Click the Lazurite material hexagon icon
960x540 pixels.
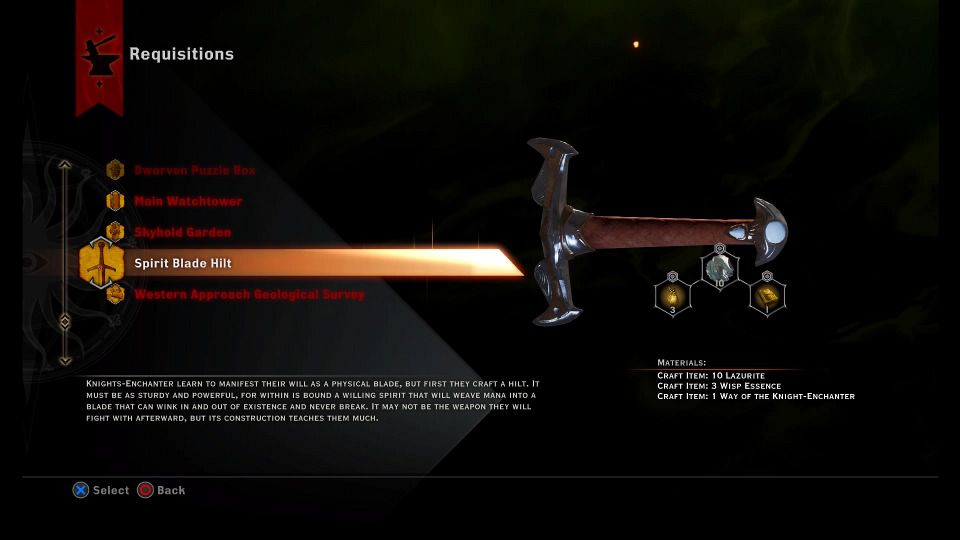tap(719, 269)
